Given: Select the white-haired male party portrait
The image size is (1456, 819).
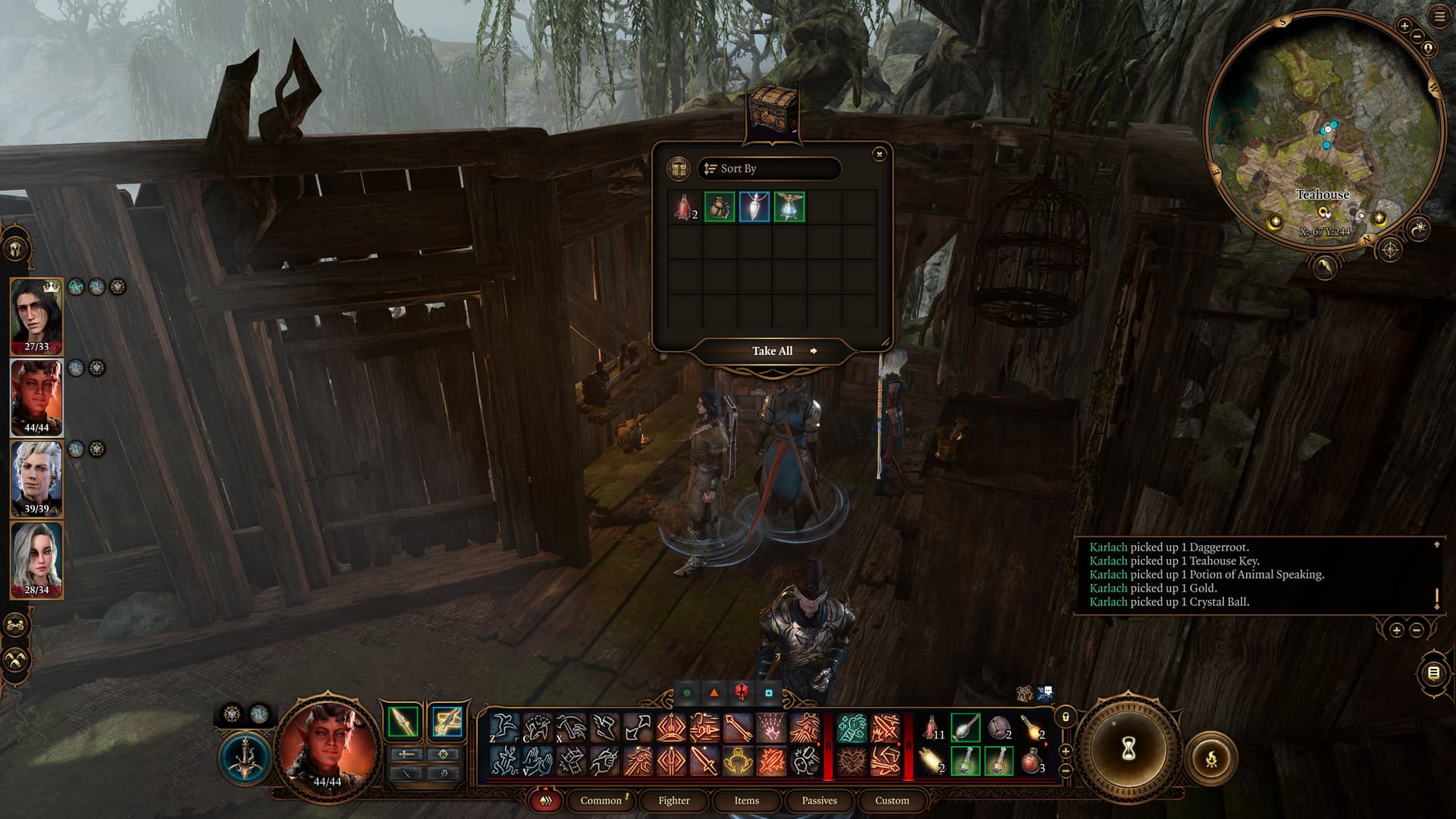Looking at the screenshot, I should [36, 478].
